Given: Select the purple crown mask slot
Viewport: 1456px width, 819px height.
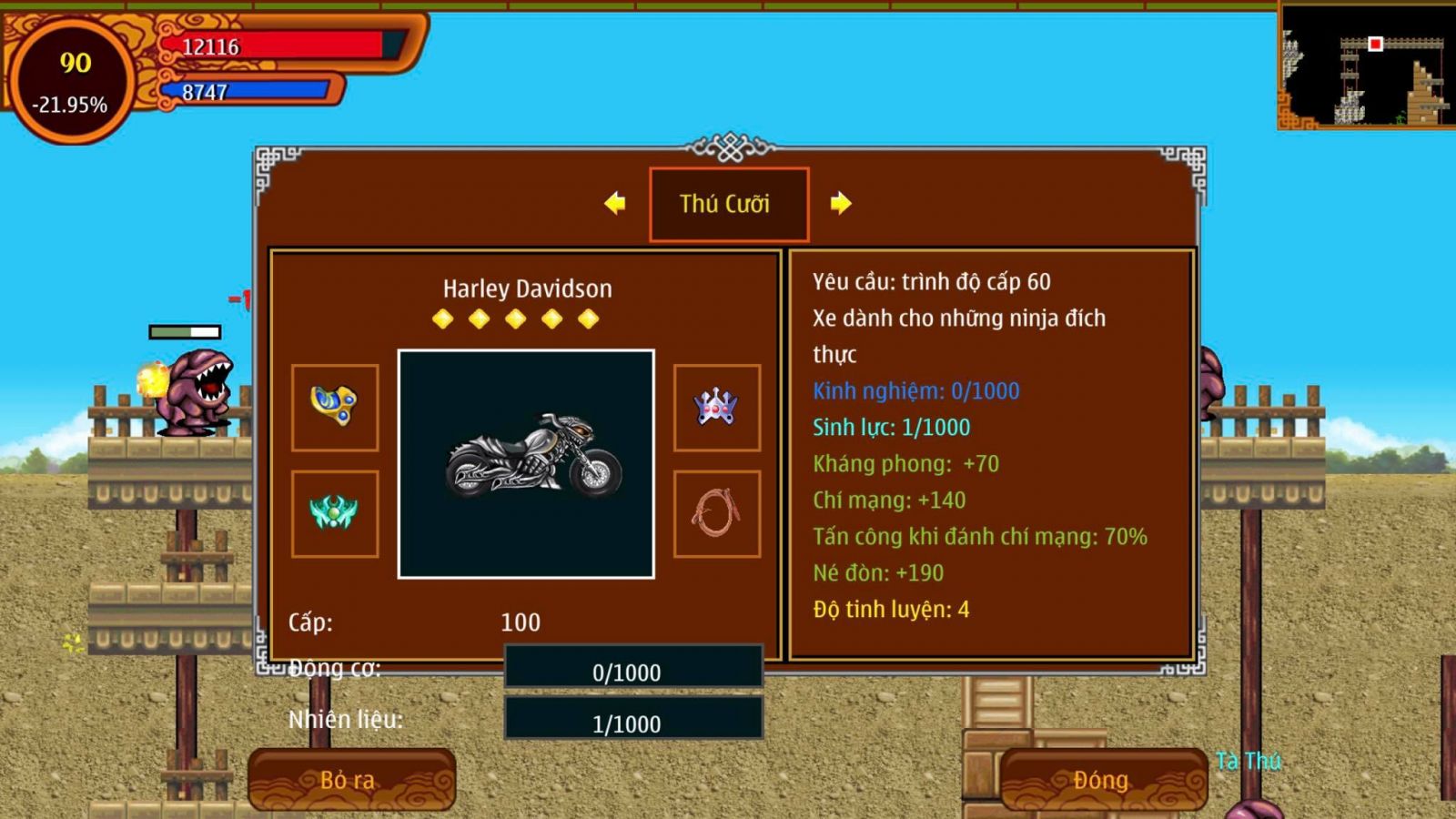Looking at the screenshot, I should [717, 408].
